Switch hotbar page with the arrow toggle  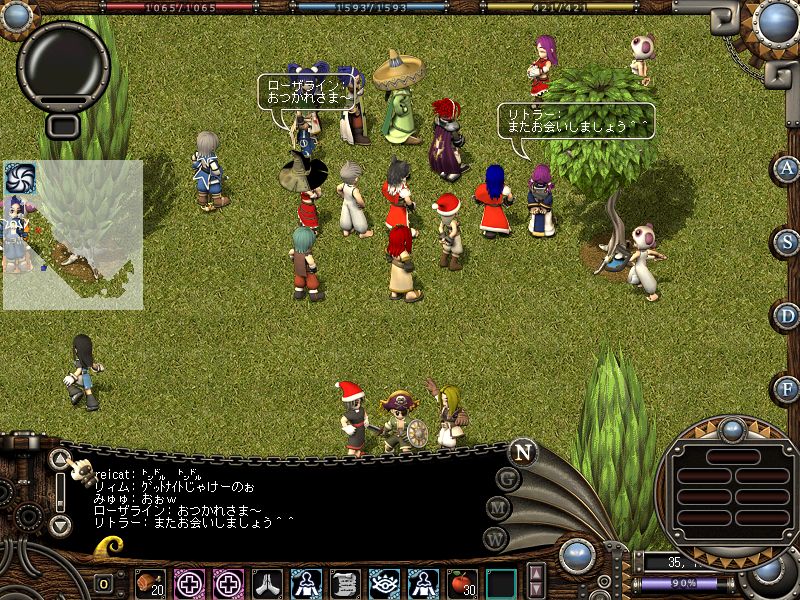tap(537, 581)
